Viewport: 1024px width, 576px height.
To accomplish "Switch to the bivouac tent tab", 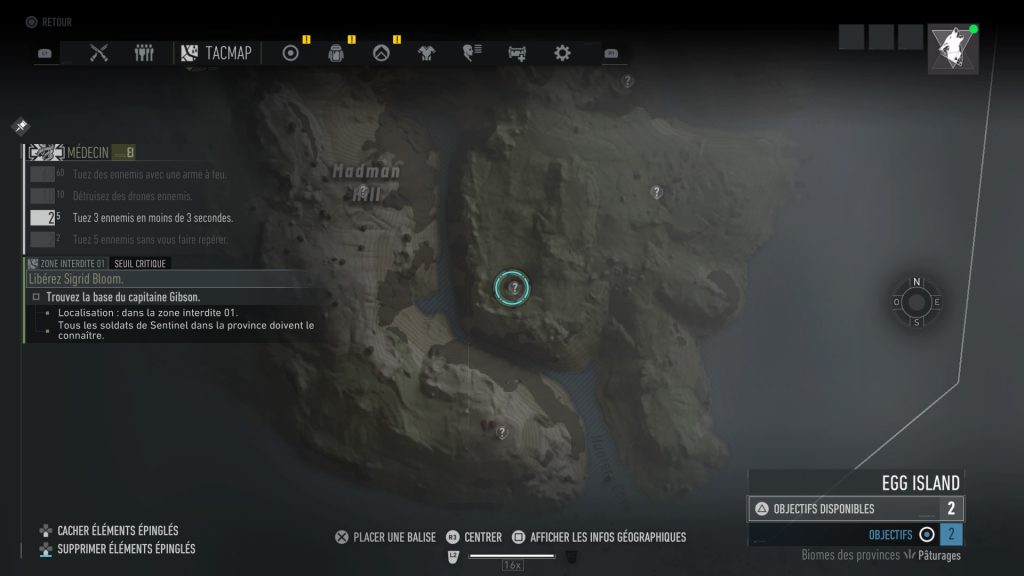I will (x=380, y=53).
